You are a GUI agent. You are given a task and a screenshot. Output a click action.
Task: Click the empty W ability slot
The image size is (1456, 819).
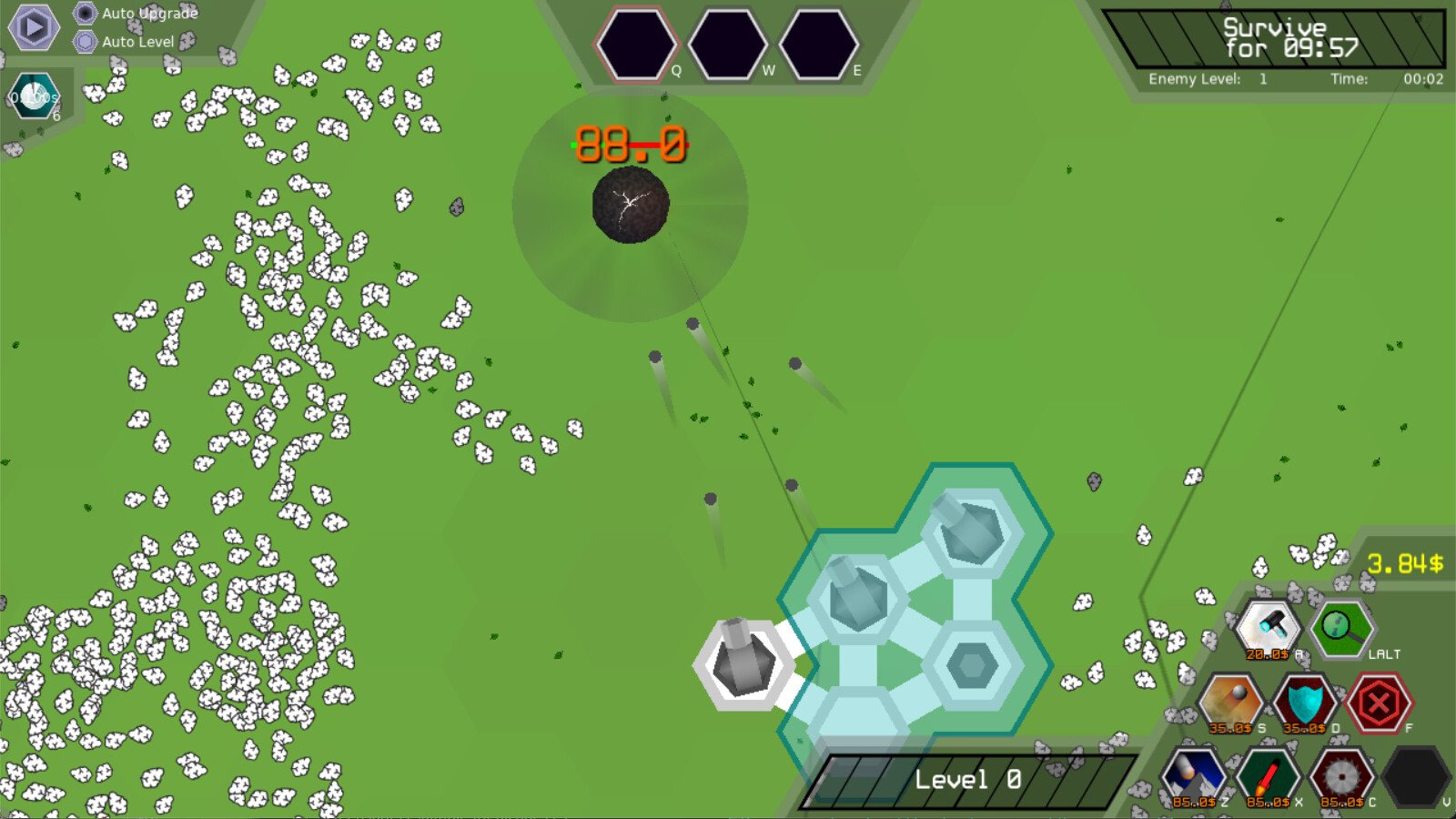click(x=727, y=43)
